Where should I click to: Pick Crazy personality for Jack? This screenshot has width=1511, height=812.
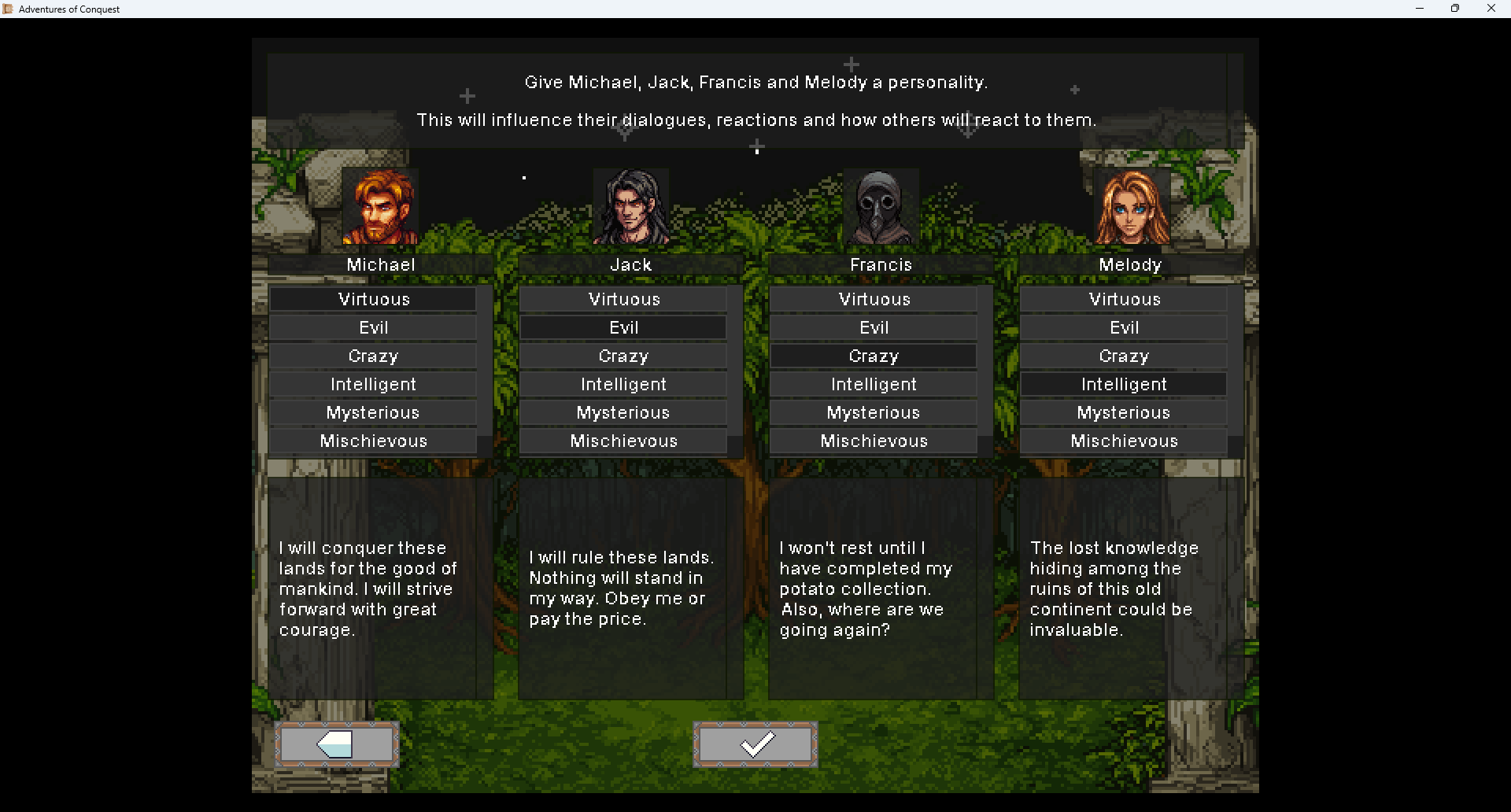(x=623, y=356)
